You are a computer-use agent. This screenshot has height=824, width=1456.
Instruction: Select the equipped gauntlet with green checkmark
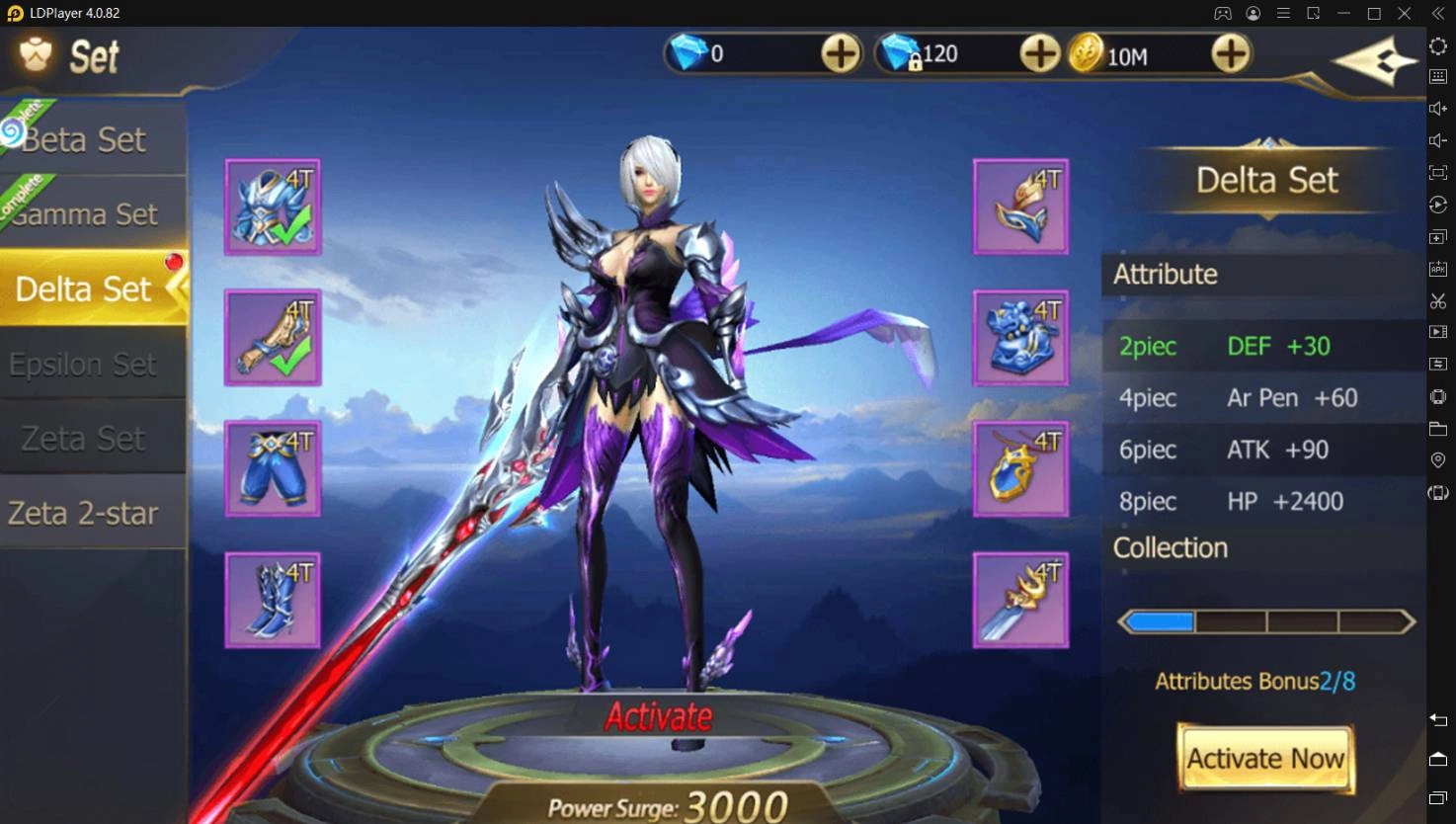pos(272,338)
